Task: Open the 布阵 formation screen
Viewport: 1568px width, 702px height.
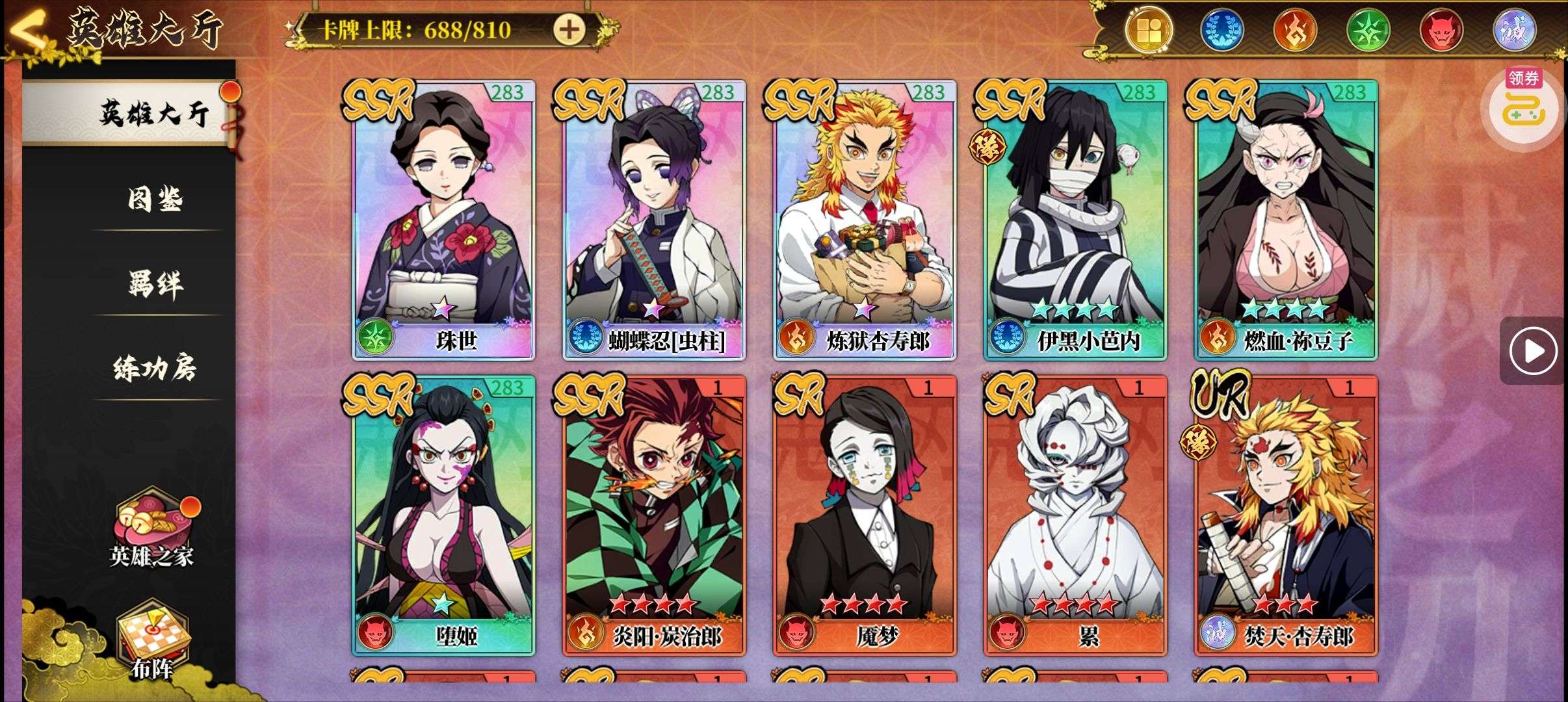Action: coord(152,640)
